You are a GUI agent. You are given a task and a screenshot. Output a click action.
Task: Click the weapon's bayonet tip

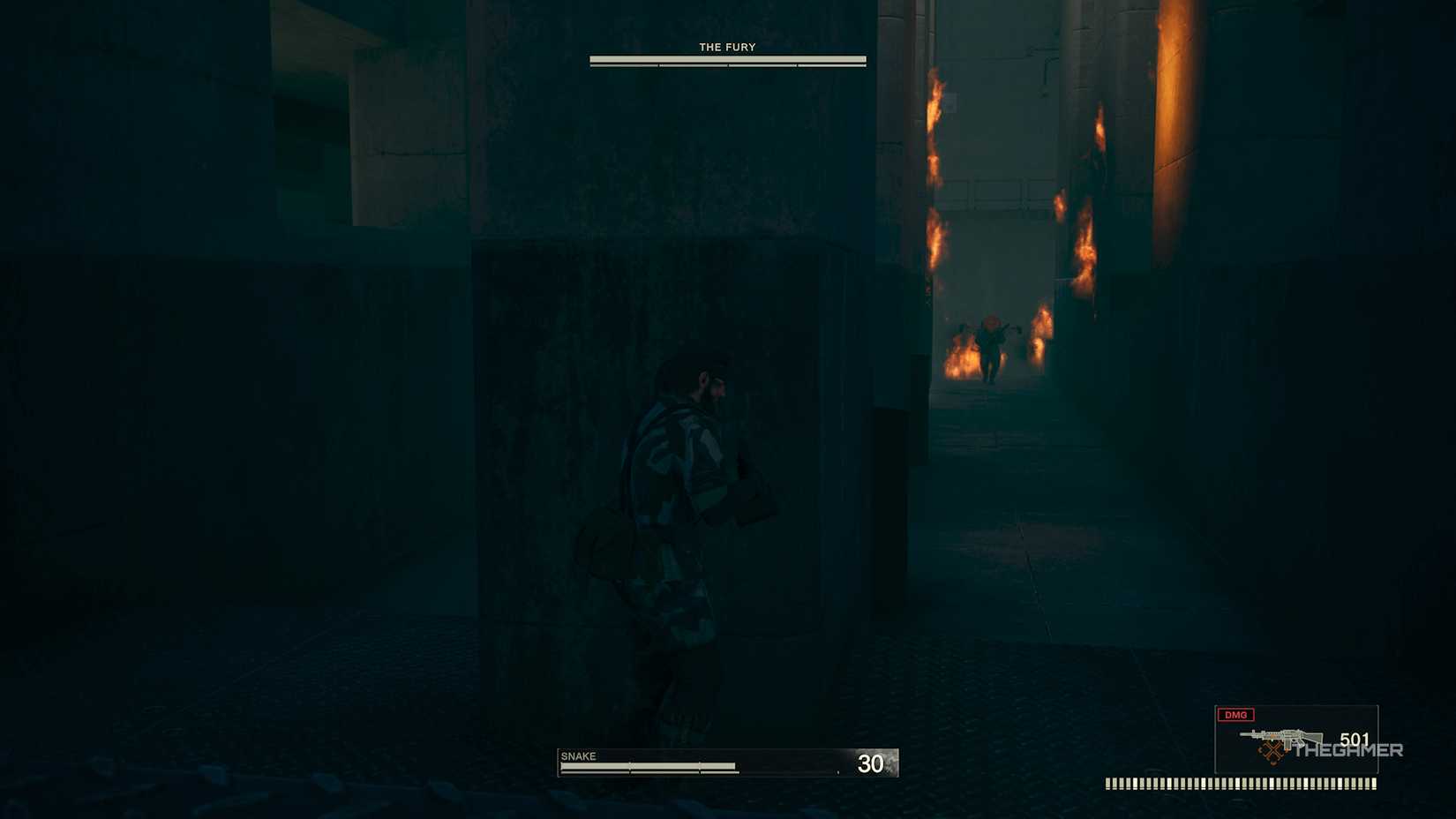click(x=1241, y=733)
